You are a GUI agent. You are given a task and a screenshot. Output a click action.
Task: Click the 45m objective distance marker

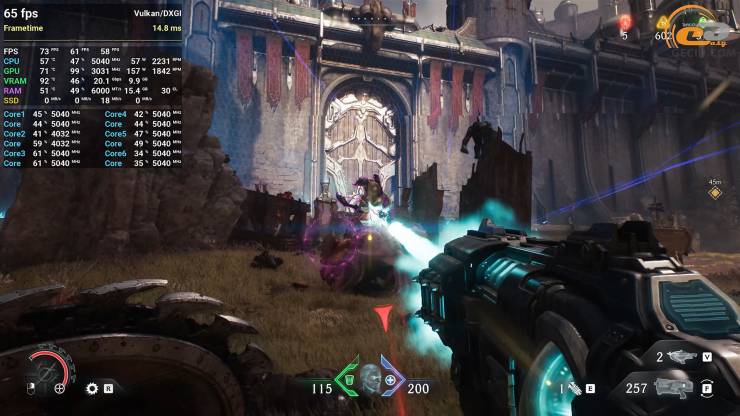[x=714, y=188]
